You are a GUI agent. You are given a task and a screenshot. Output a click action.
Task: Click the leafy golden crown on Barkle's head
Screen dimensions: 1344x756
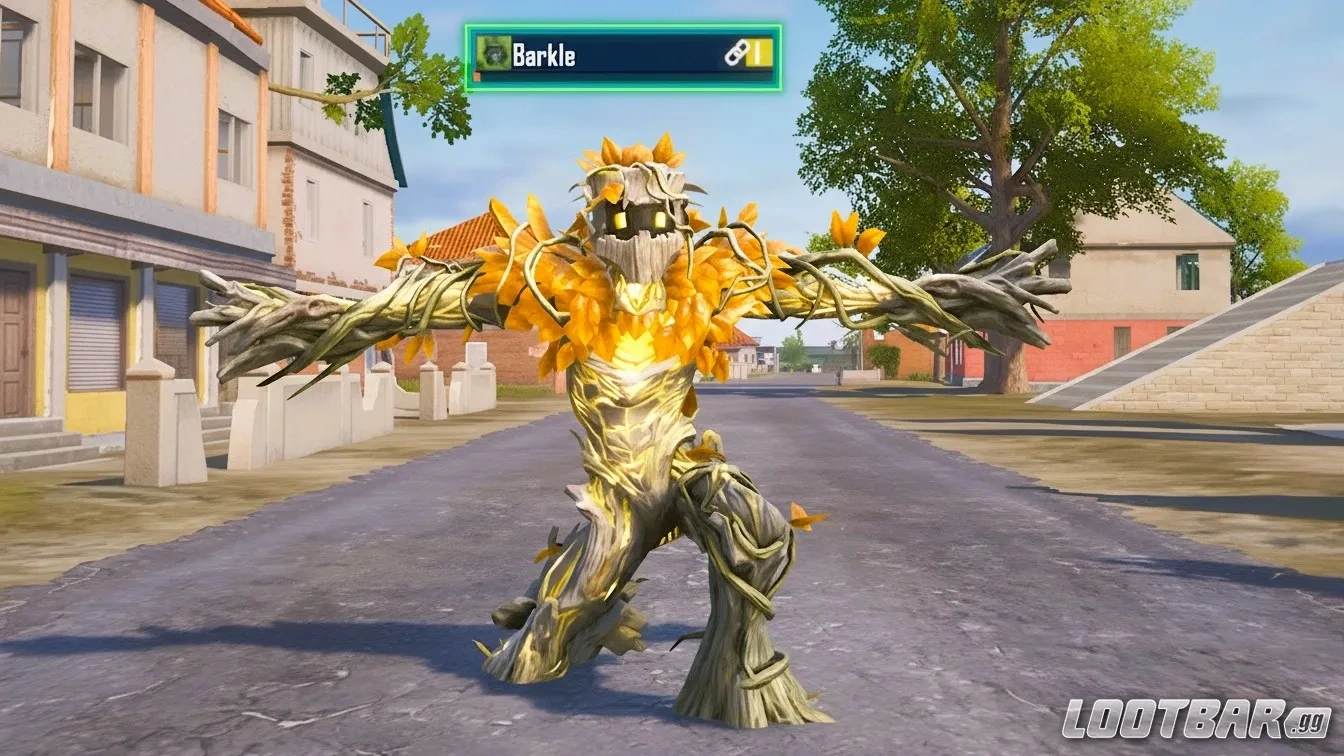pos(630,155)
